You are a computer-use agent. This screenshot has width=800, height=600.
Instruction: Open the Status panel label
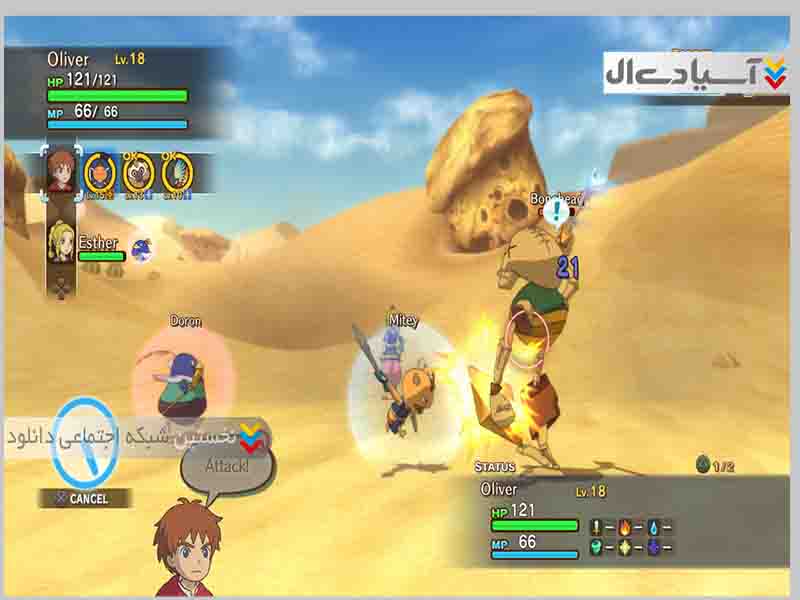coord(495,467)
